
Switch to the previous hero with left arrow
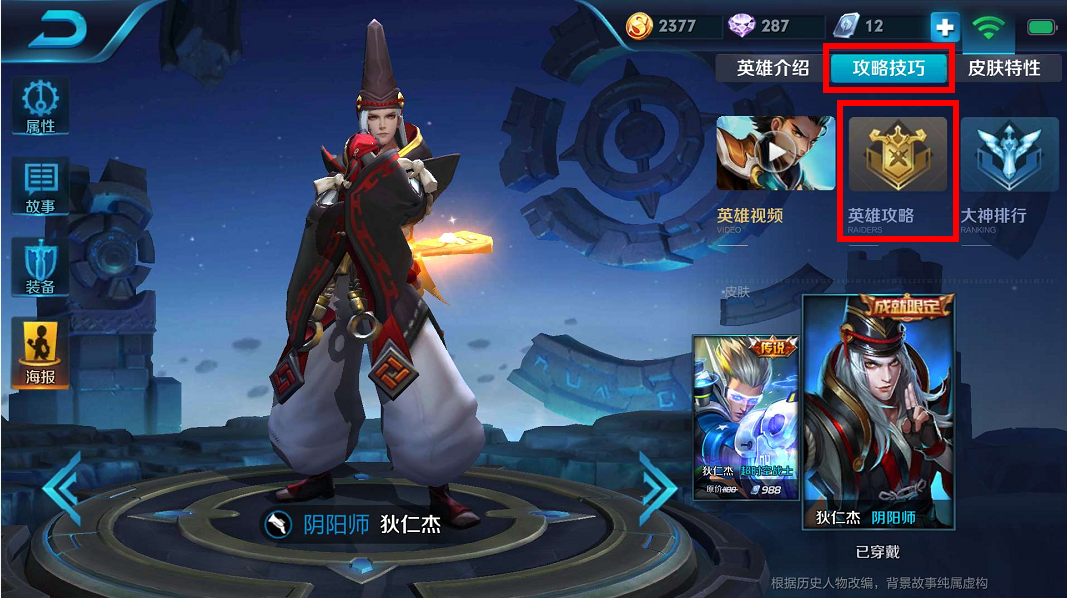point(62,489)
